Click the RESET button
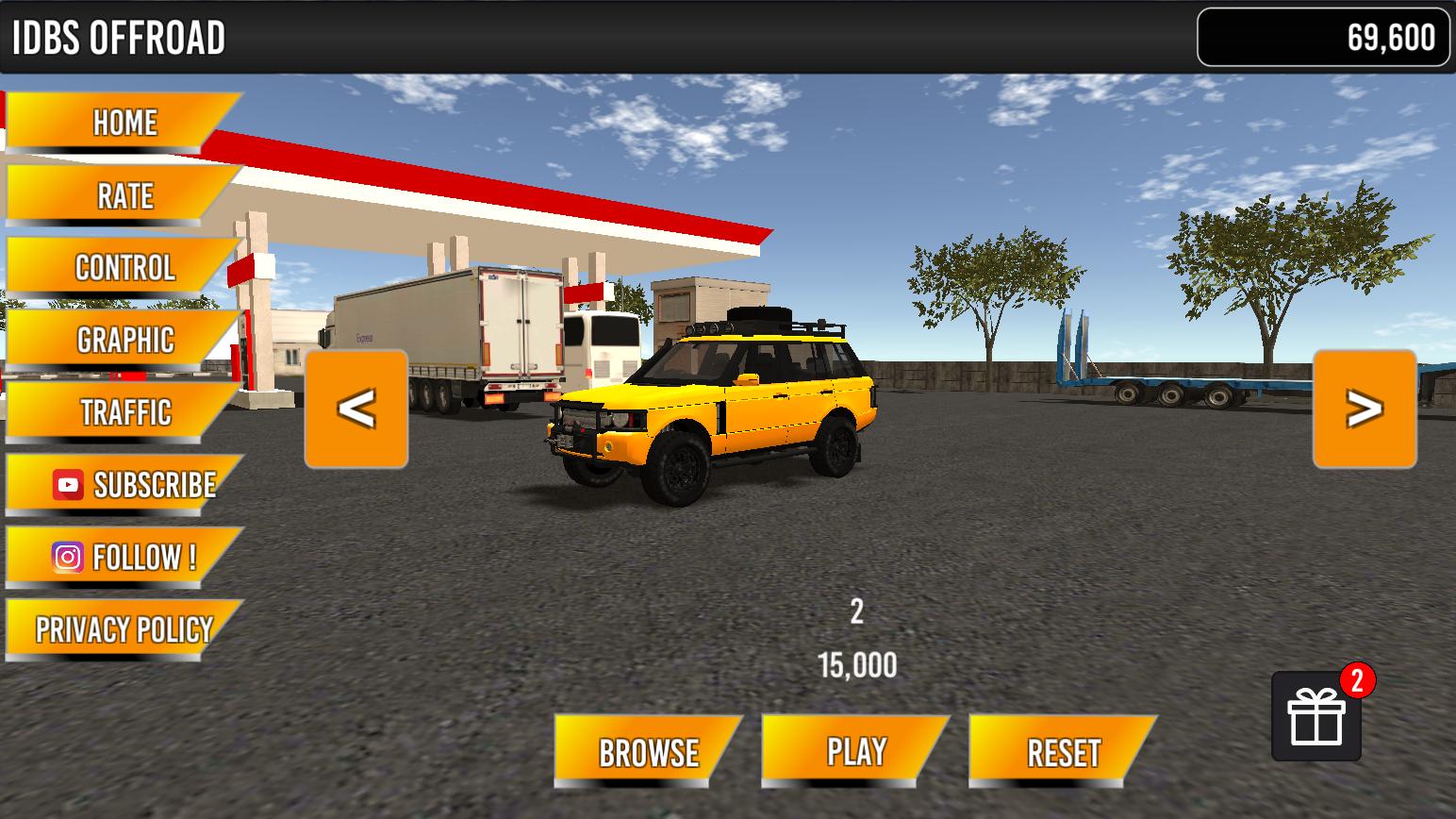The width and height of the screenshot is (1456, 819). click(1063, 752)
